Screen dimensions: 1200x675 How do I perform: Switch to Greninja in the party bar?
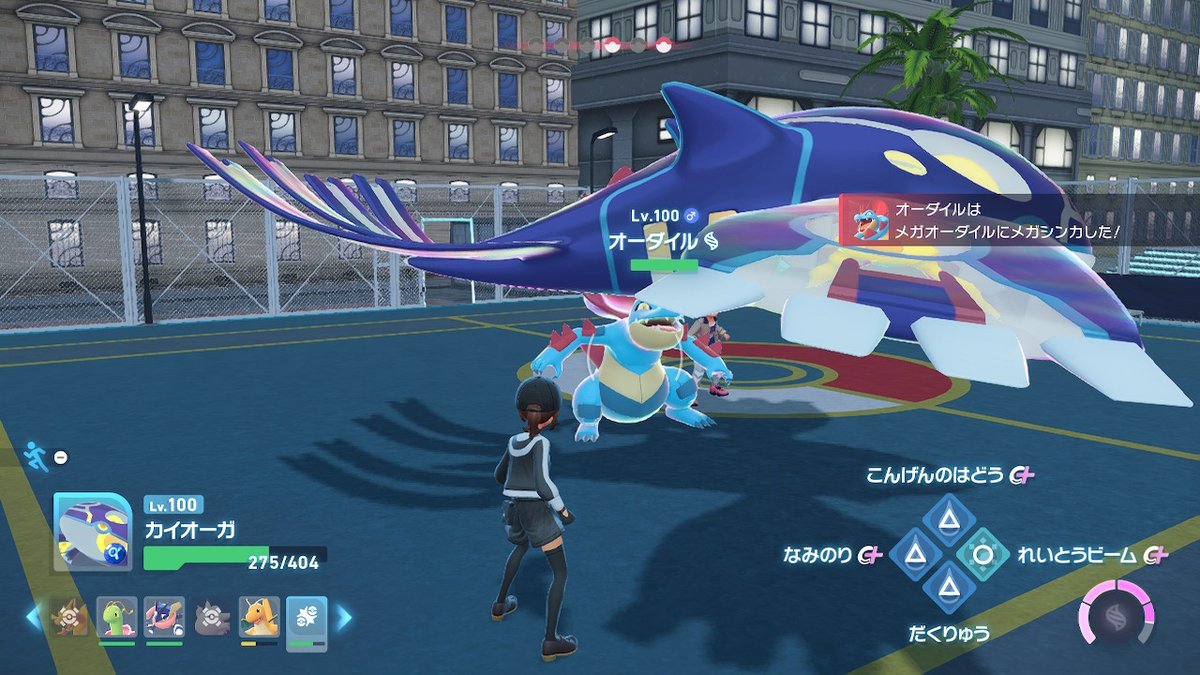(164, 618)
